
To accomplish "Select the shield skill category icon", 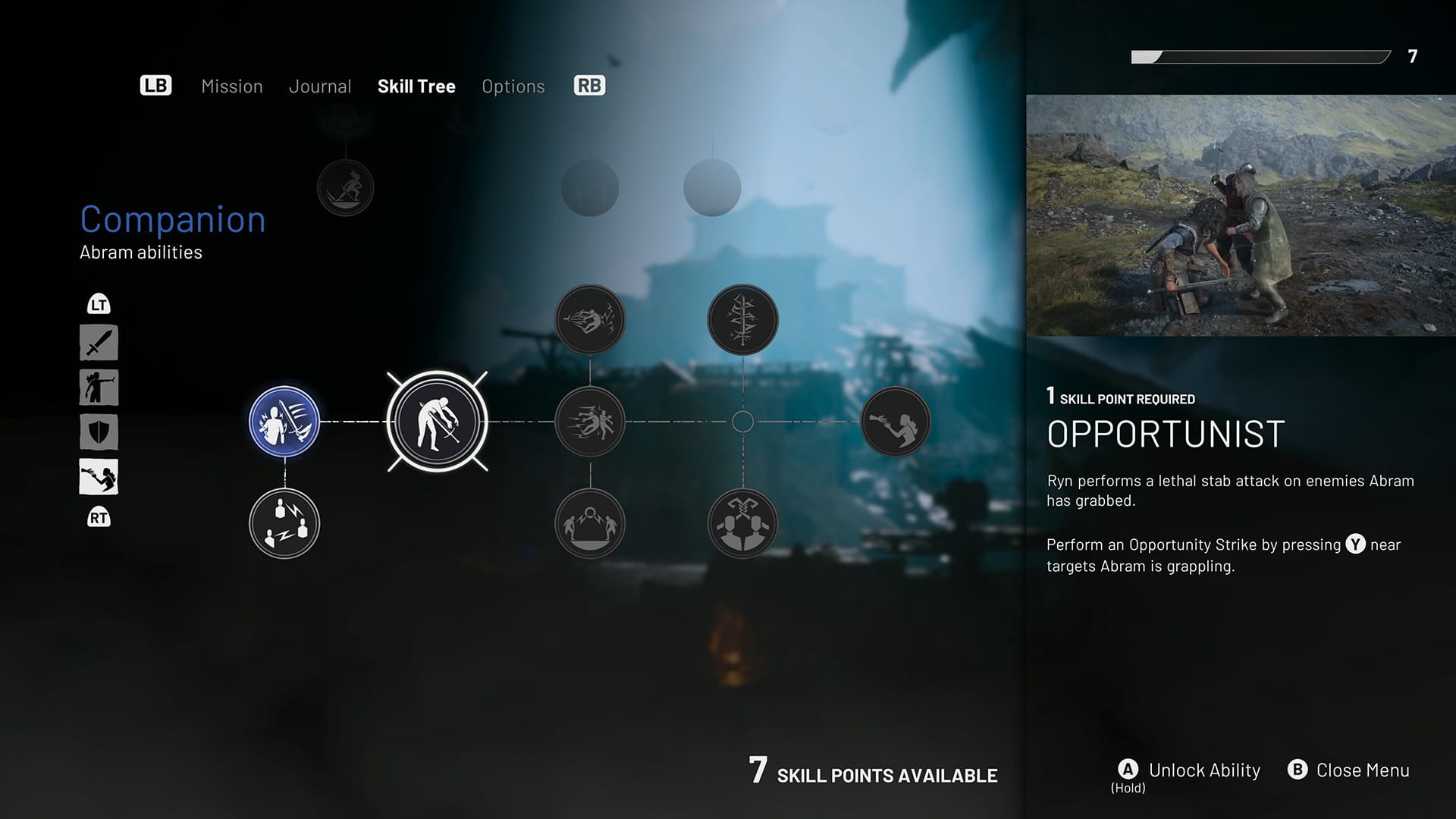I will (99, 432).
